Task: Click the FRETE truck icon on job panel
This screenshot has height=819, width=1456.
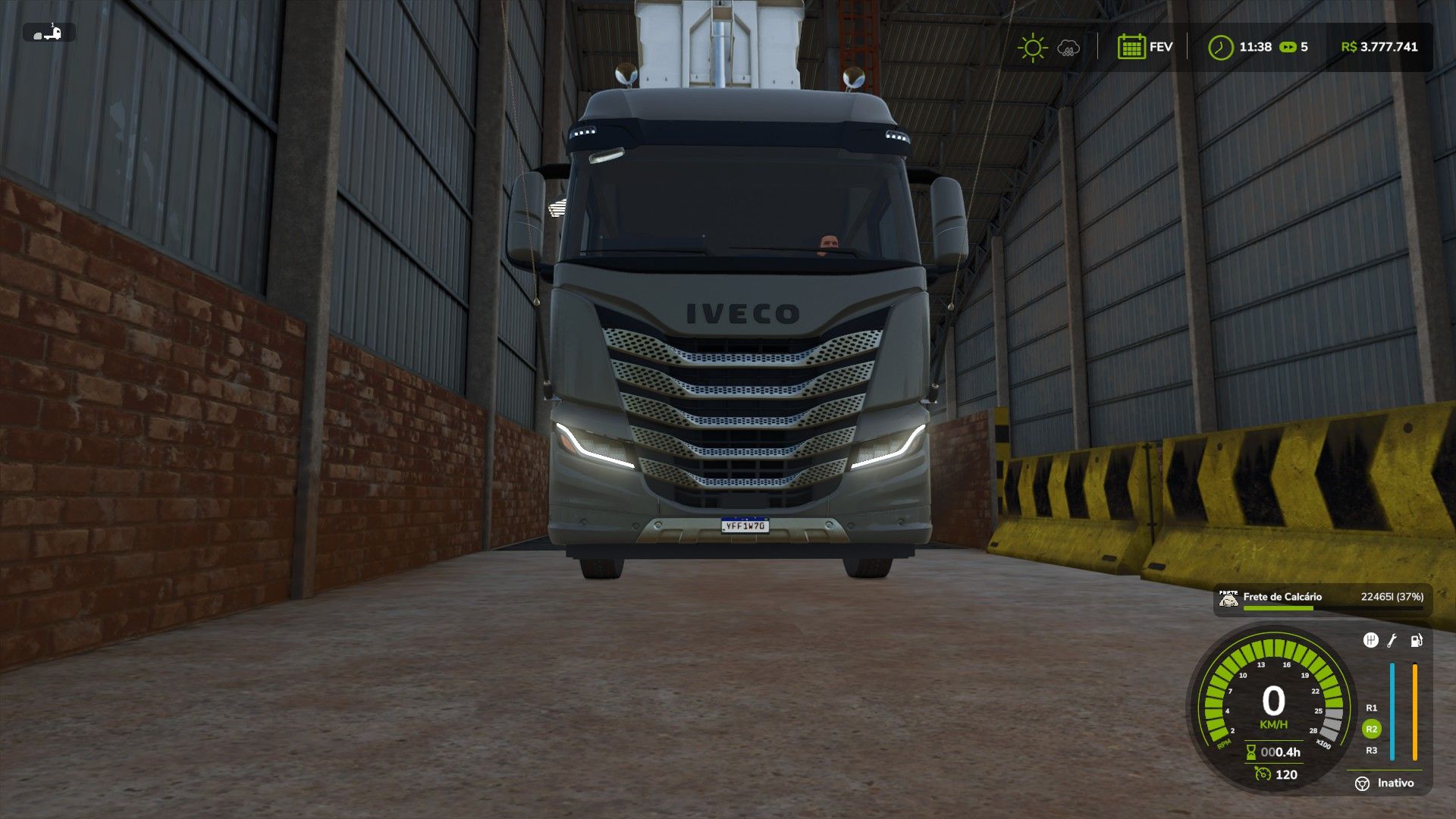Action: click(1228, 598)
